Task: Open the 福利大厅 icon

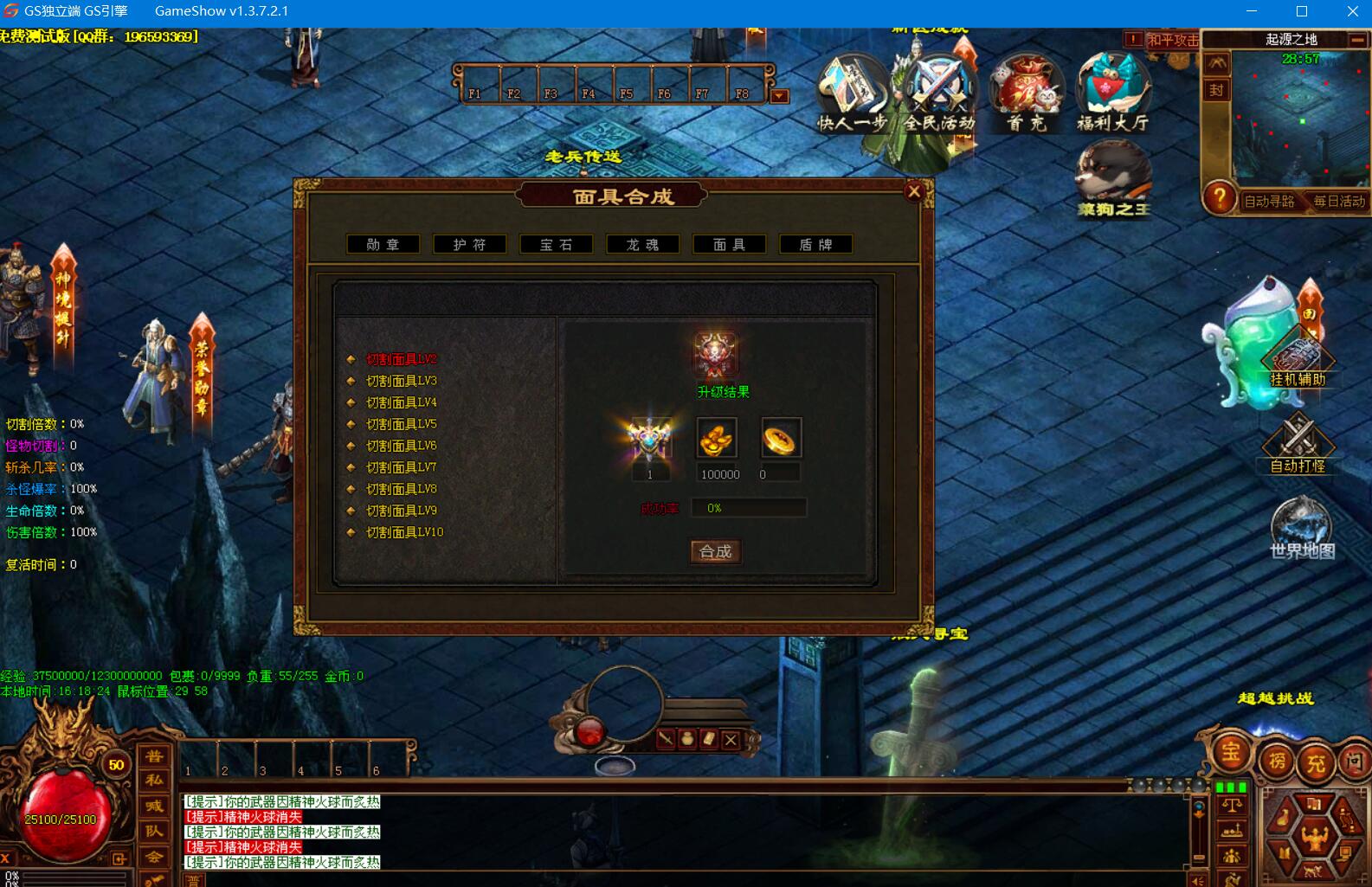Action: 1112,93
